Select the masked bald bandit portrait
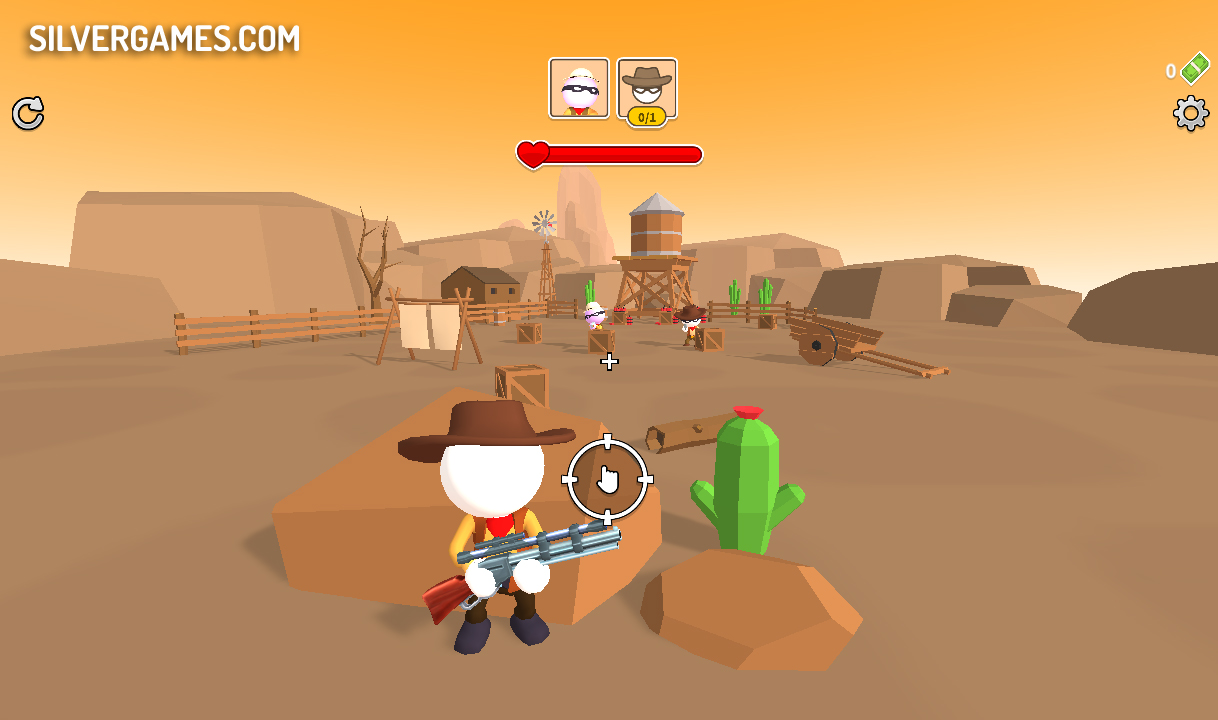1218x720 pixels. tap(579, 88)
